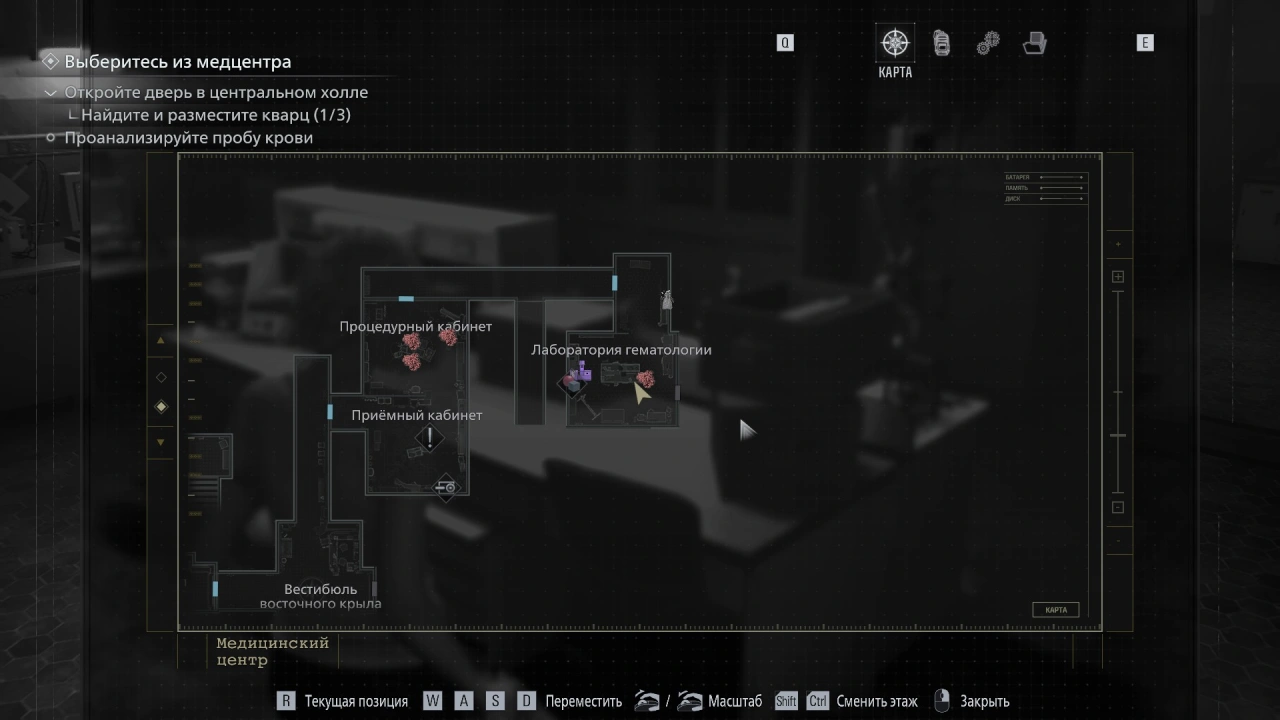Click the small 'КАРТА' label button in the map corner
Viewport: 1280px width, 720px height.
click(x=1055, y=610)
